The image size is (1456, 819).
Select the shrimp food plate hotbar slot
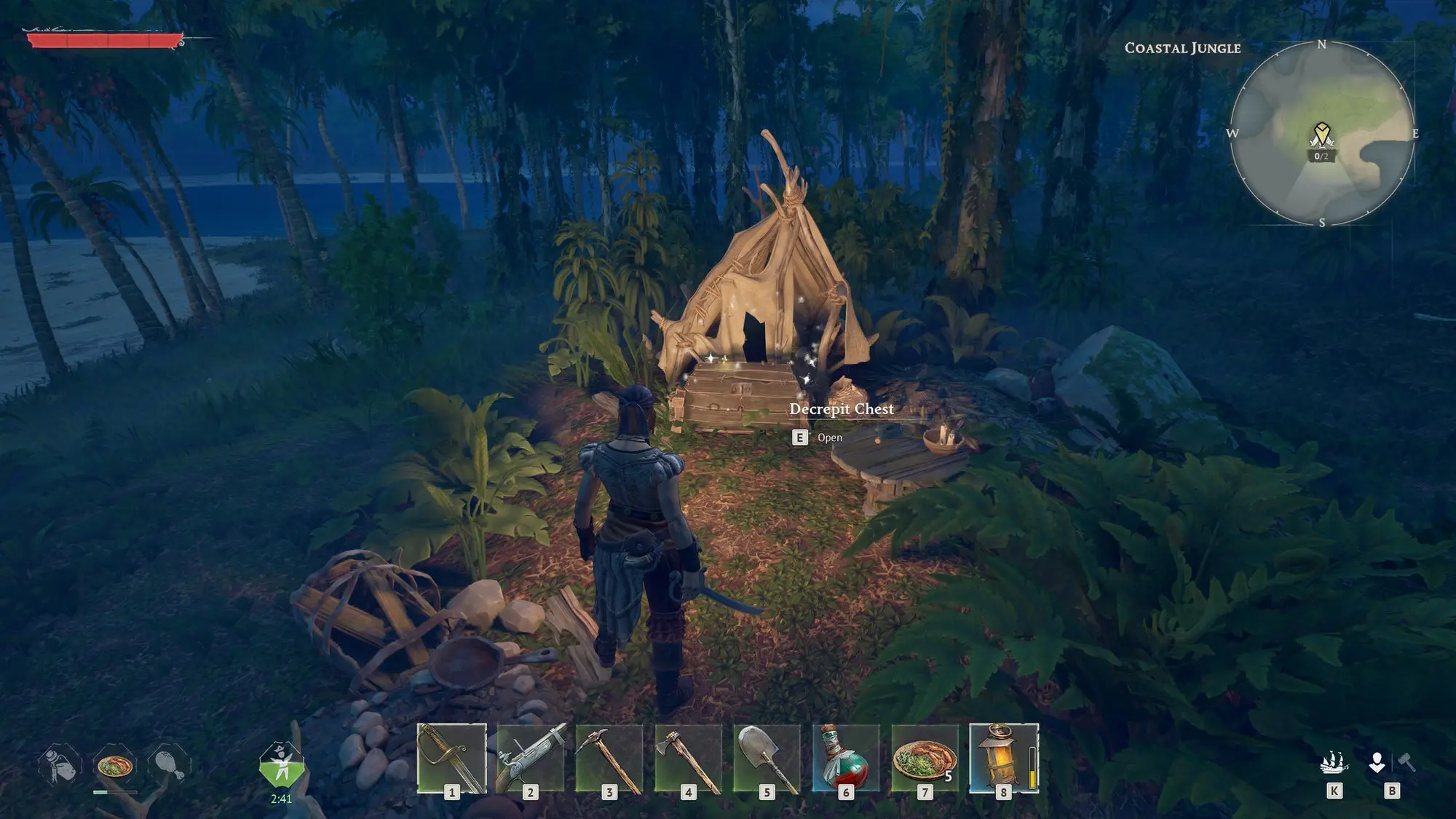pos(925,758)
